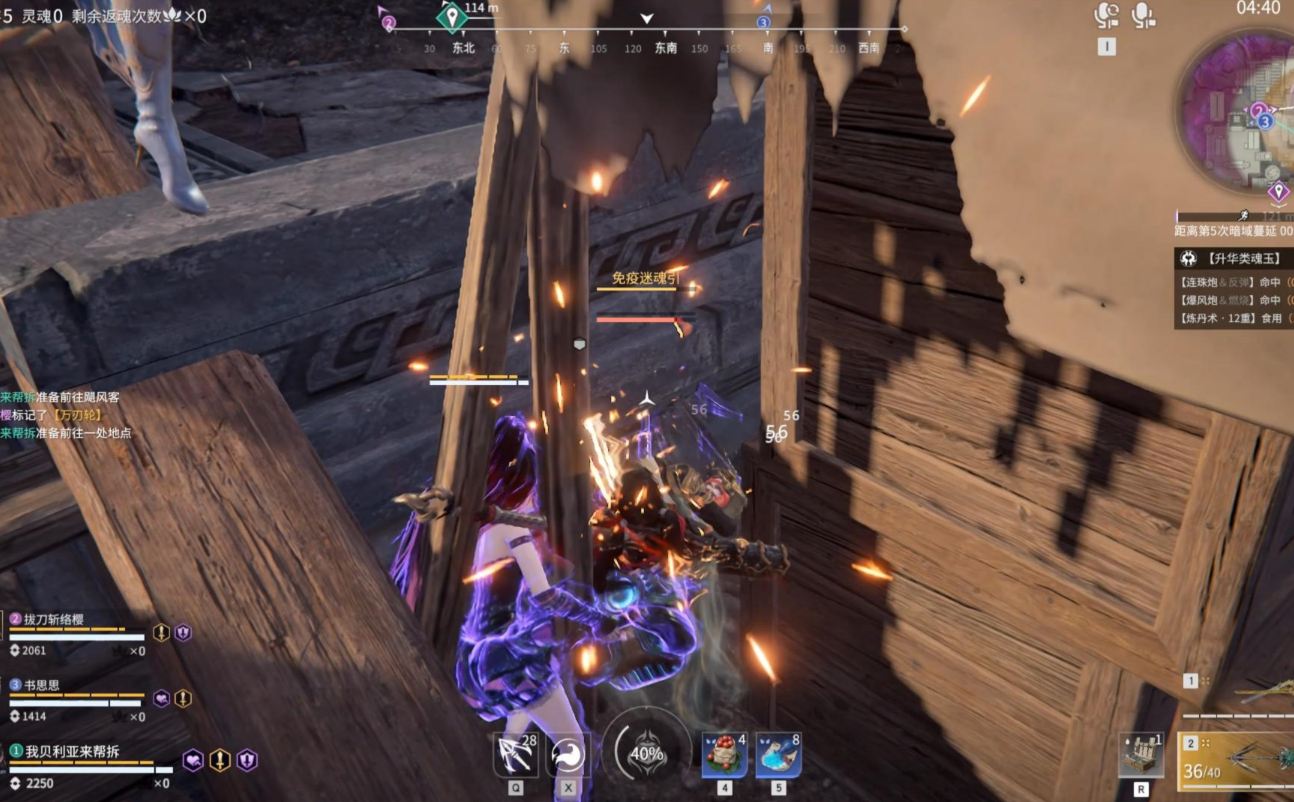This screenshot has width=1294, height=802.
Task: Click the green location marker on compass
Action: [452, 16]
